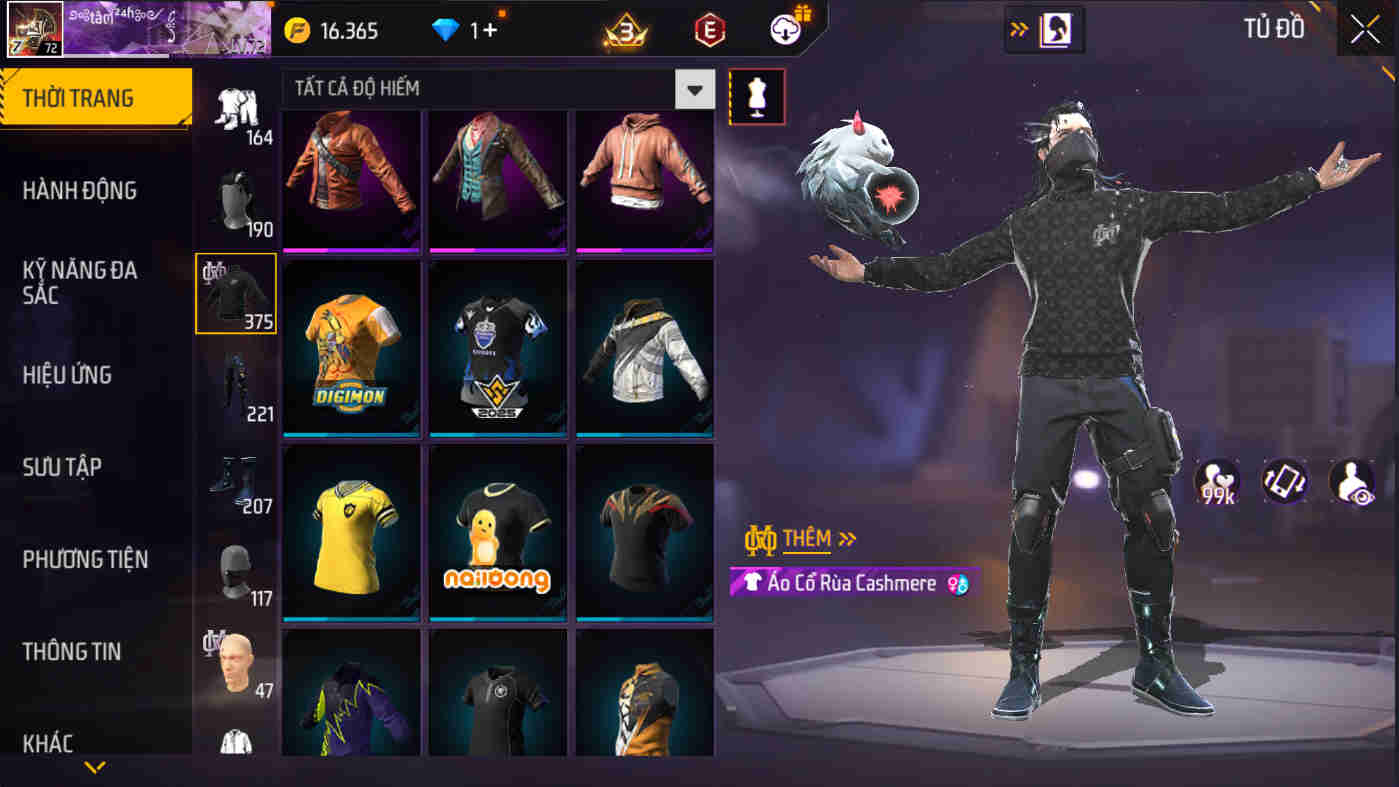Expand the yellow chevron below KHÁC
1399x787 pixels.
tap(95, 768)
